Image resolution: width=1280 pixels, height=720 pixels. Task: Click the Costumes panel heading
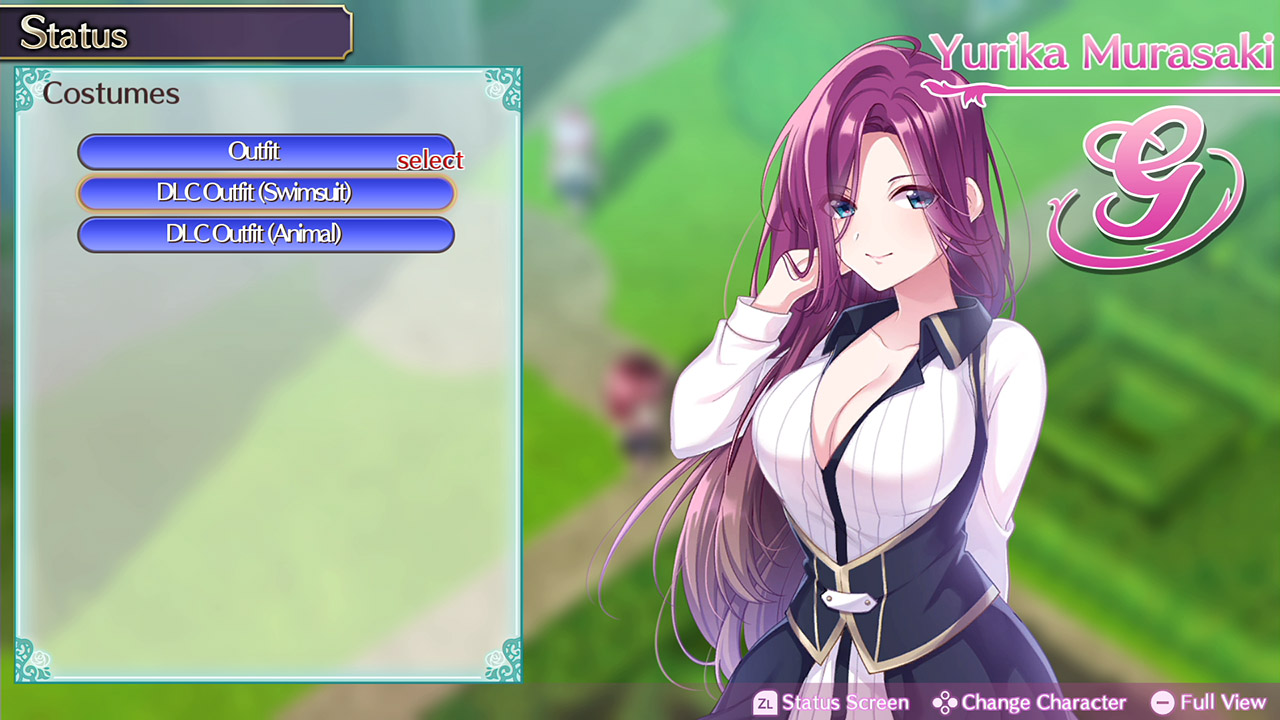coord(110,94)
